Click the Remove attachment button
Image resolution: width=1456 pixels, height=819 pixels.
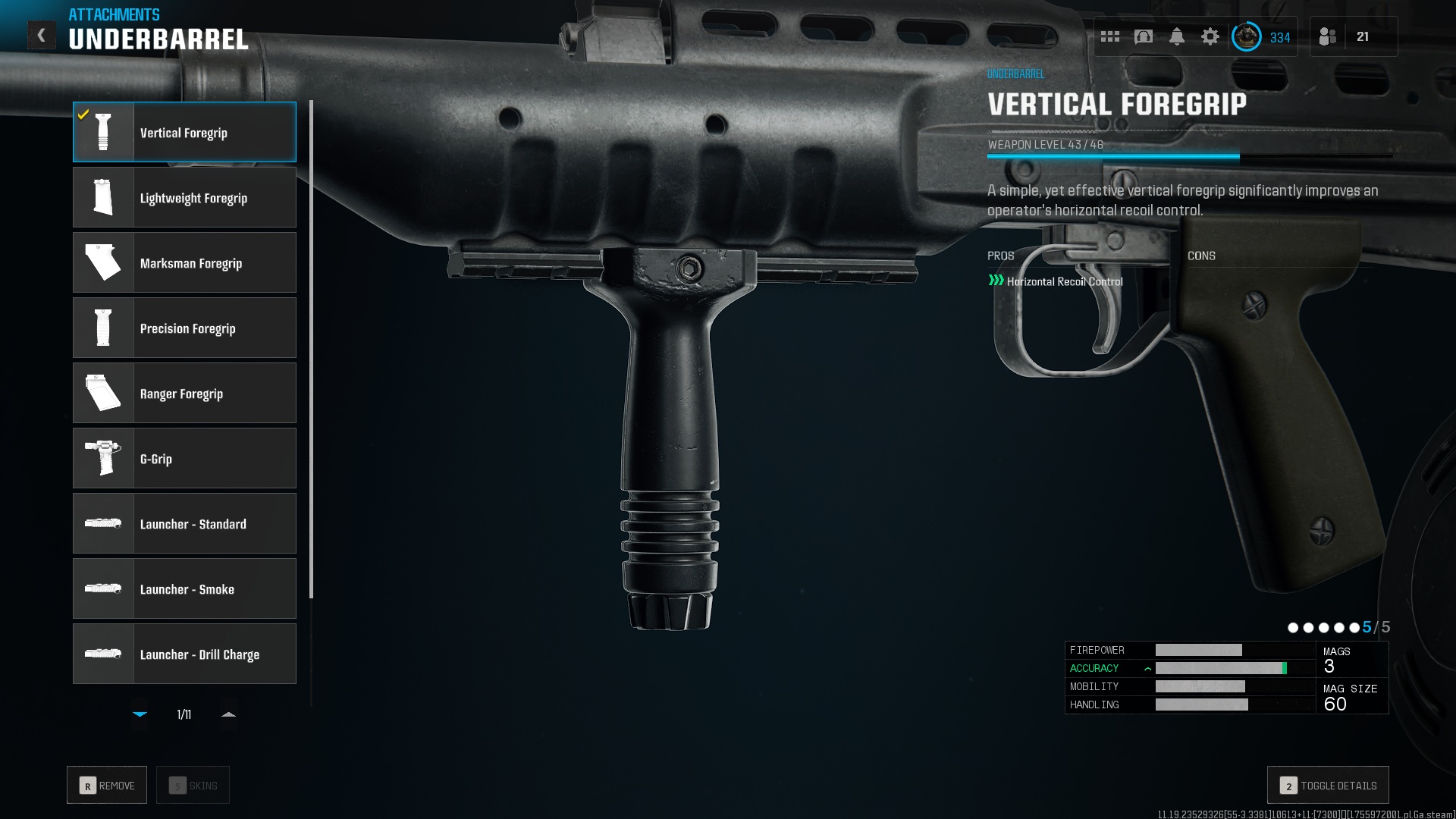tap(107, 785)
